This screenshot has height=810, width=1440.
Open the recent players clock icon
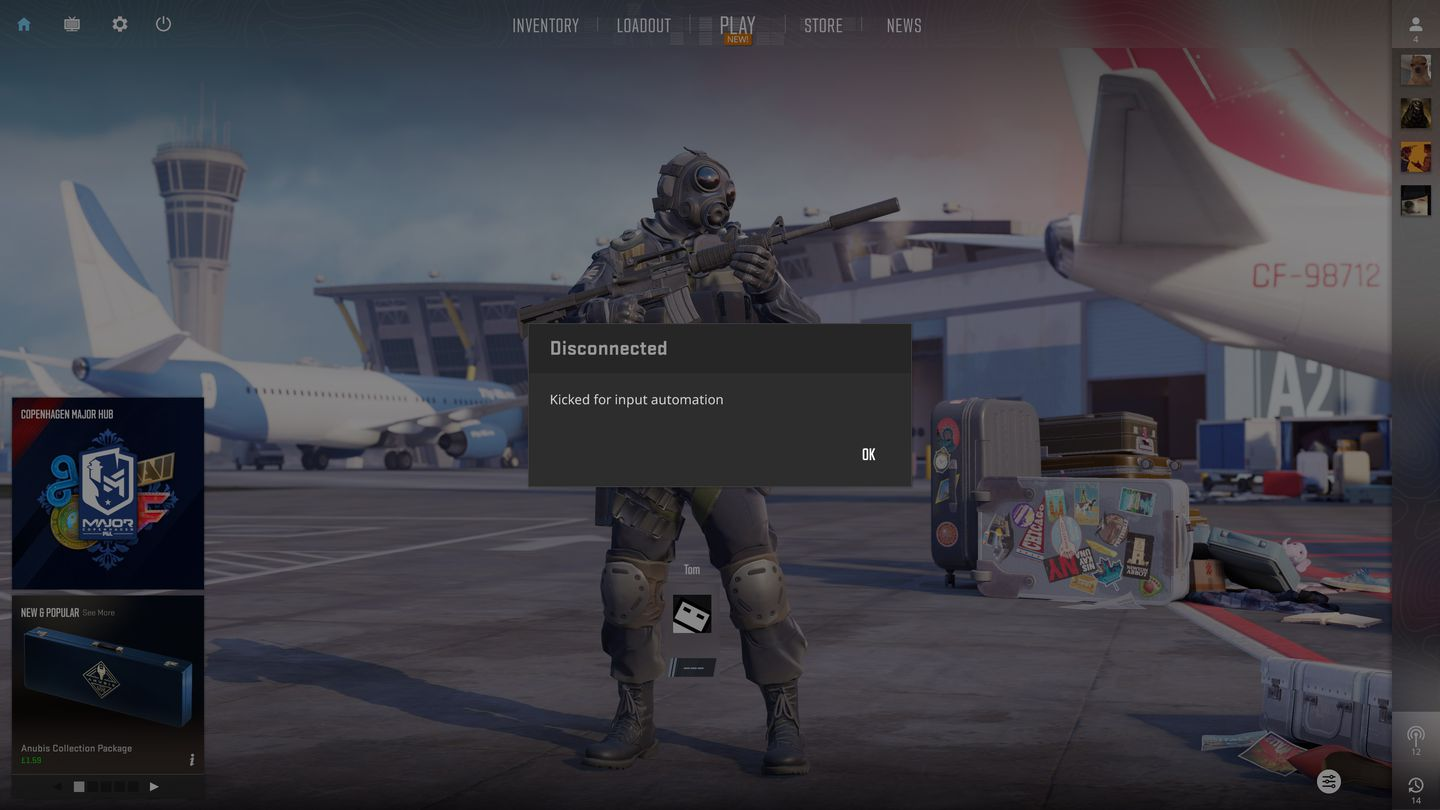tap(1415, 786)
